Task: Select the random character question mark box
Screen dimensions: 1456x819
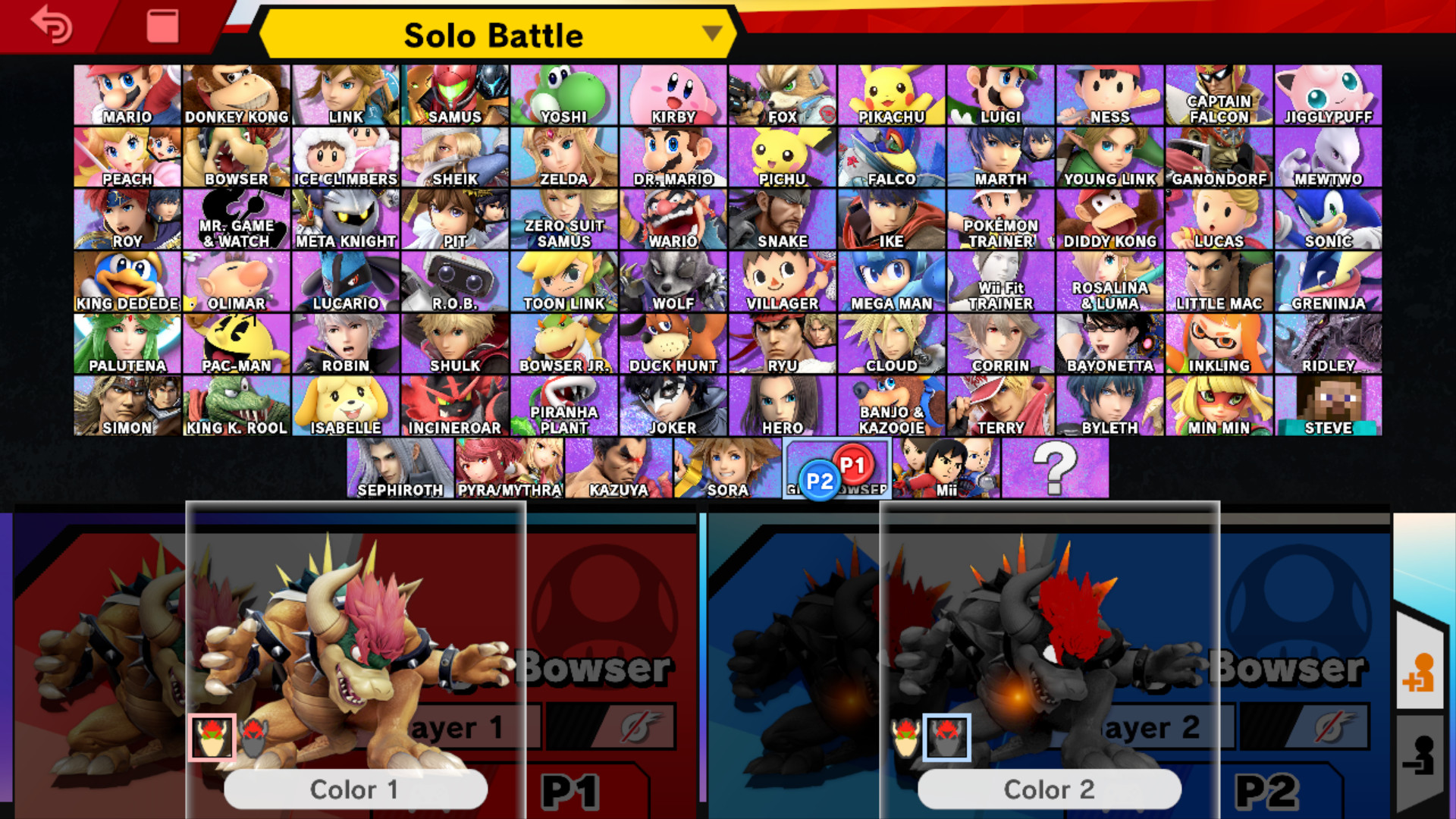Action: point(1056,468)
